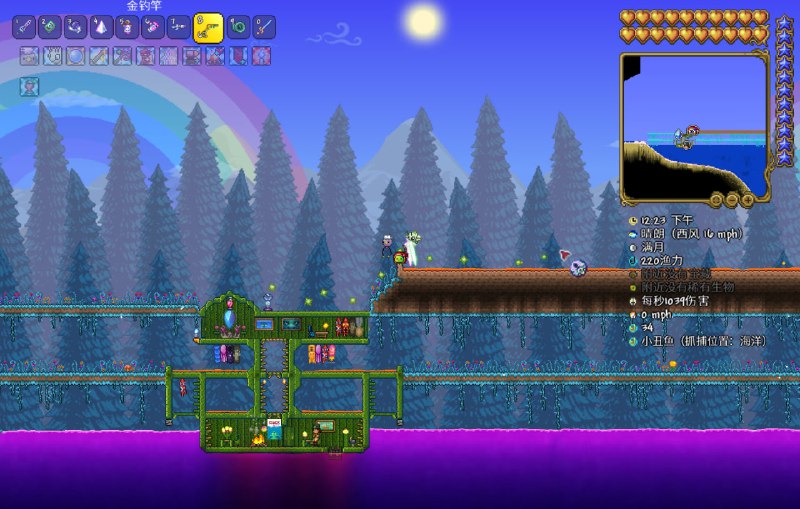Click the minimap showing the ocean shore
The height and width of the screenshot is (509, 800).
pyautogui.click(x=695, y=125)
